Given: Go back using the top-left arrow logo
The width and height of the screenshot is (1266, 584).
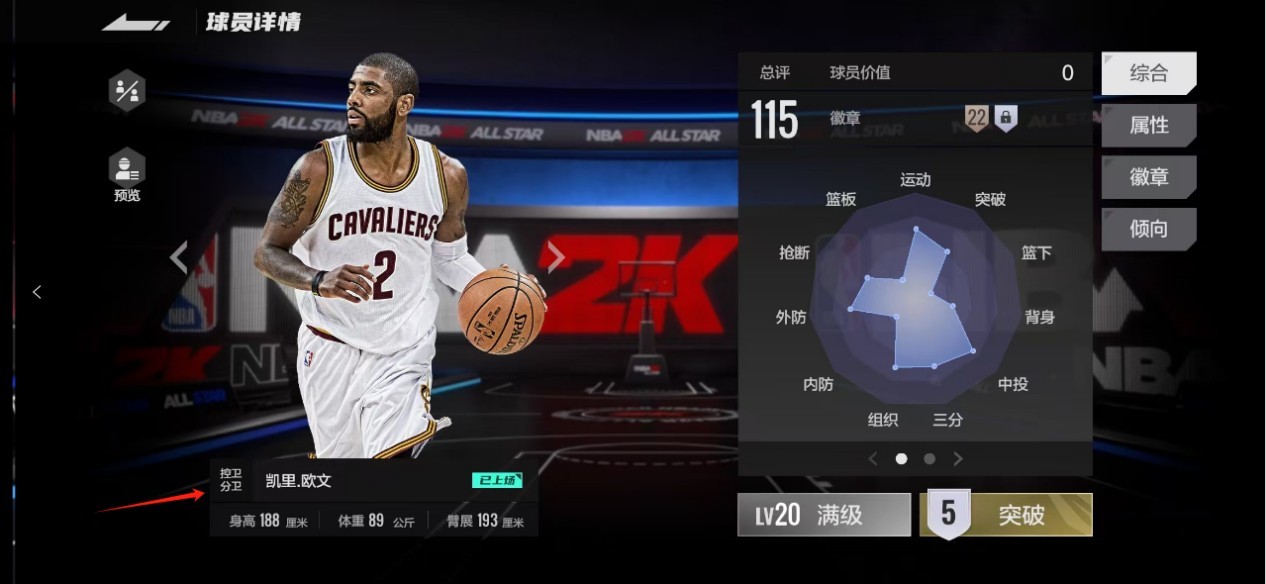Looking at the screenshot, I should tap(135, 22).
